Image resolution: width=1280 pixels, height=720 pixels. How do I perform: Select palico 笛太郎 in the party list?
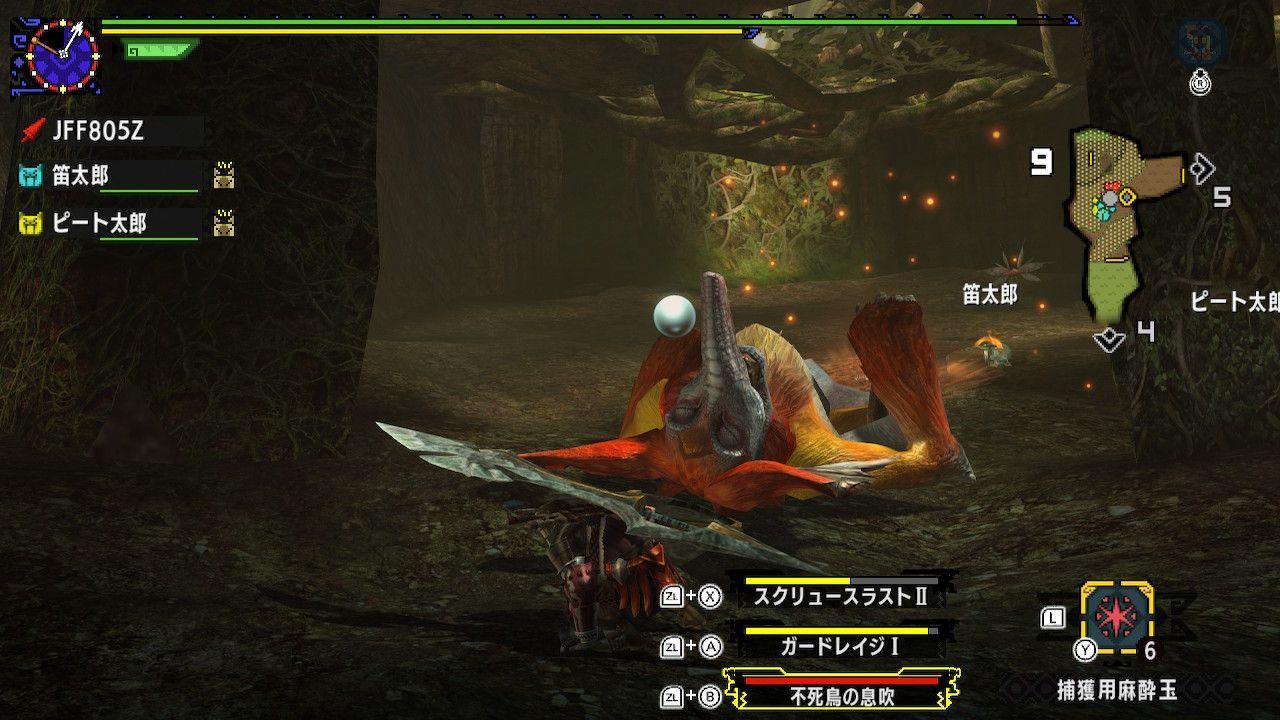(x=80, y=176)
